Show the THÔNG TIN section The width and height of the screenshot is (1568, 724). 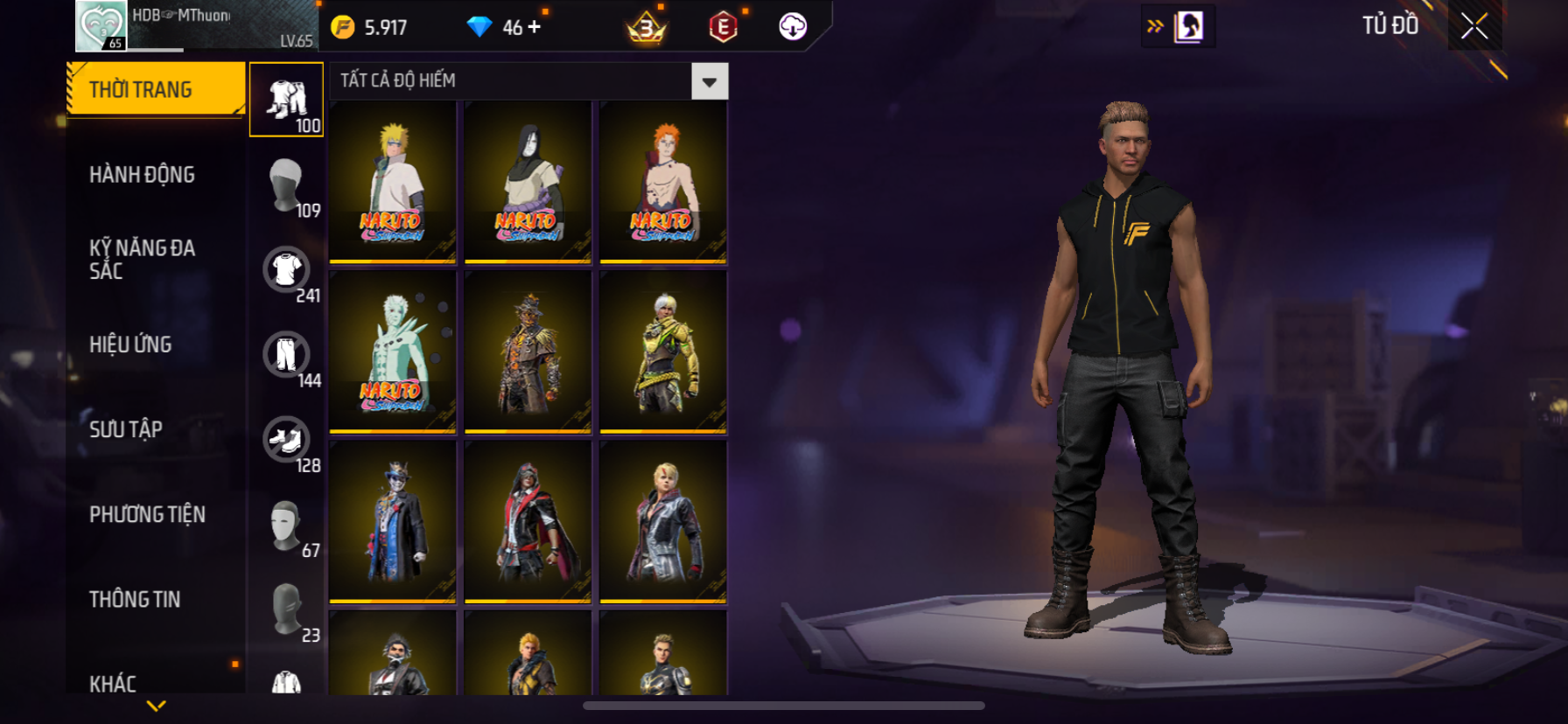tap(135, 599)
